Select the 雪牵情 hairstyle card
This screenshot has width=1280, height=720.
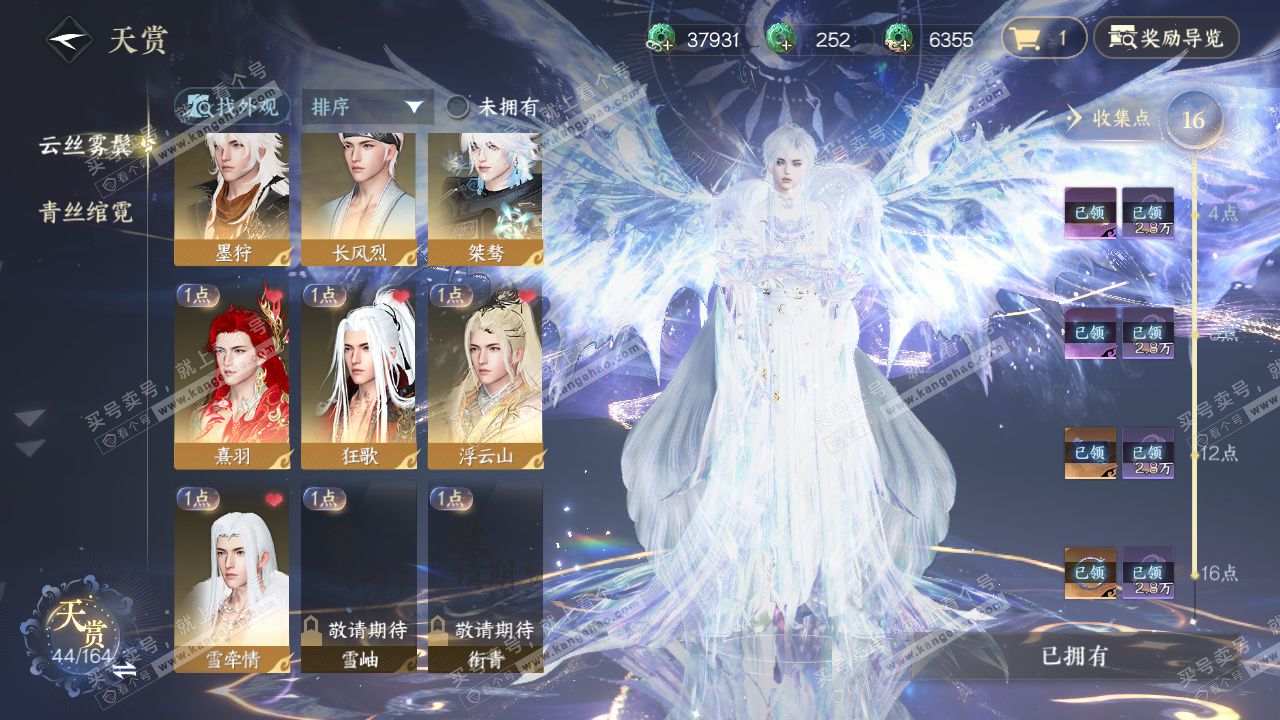click(232, 578)
